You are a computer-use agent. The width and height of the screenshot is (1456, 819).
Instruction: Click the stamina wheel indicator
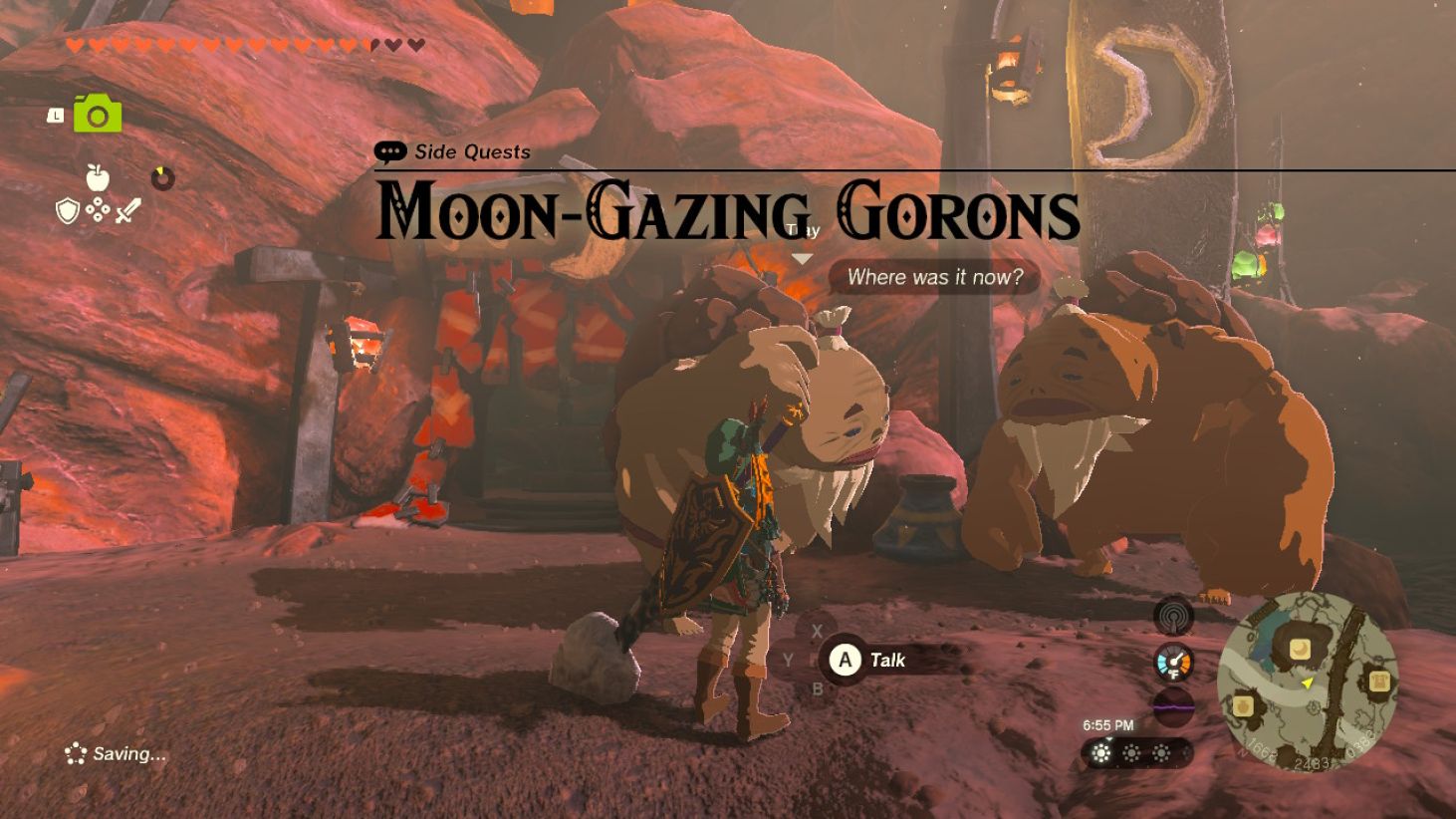pos(163,178)
